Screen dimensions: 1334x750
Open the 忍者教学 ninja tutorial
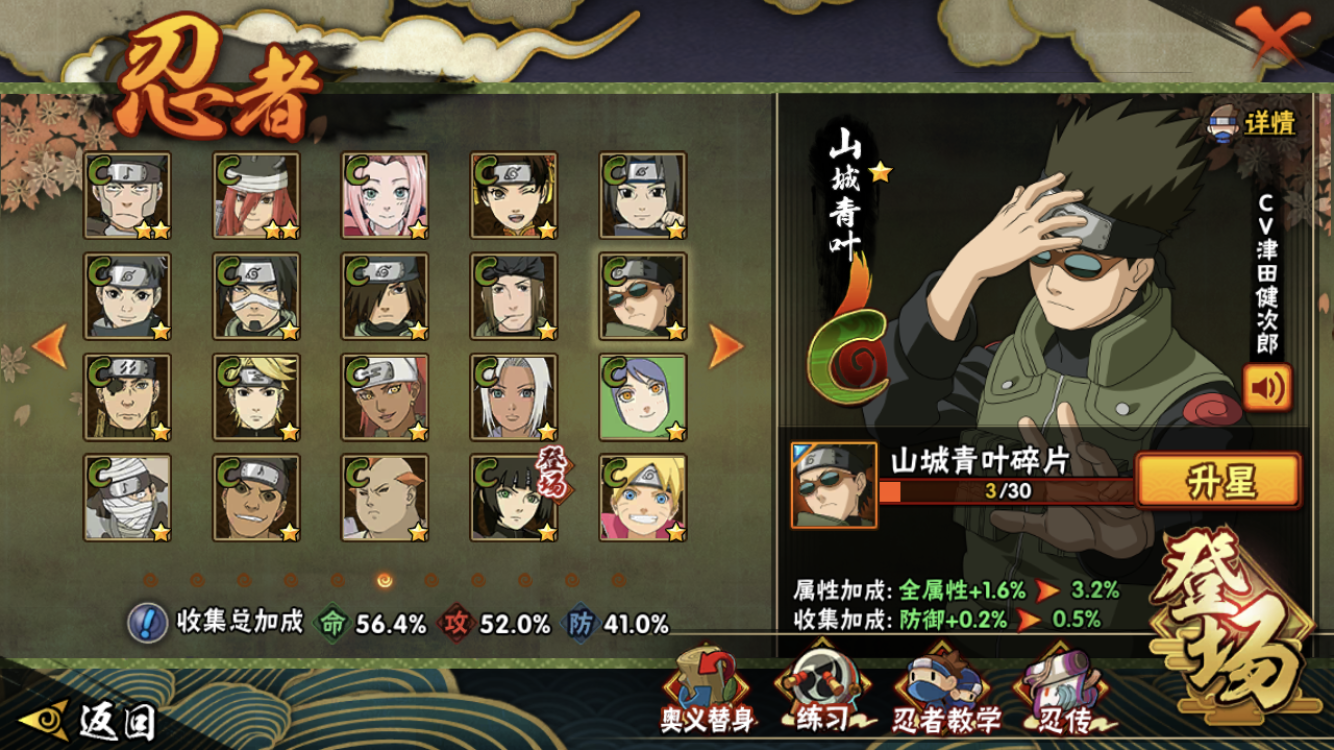tap(946, 693)
